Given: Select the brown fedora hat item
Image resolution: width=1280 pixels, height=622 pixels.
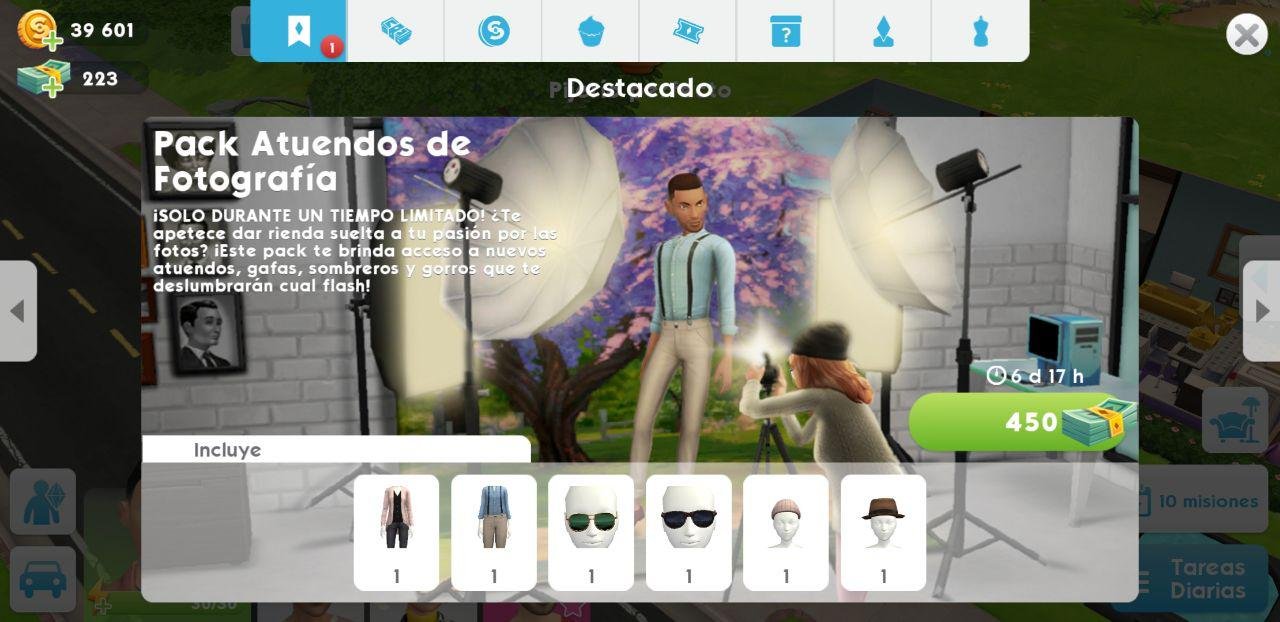Looking at the screenshot, I should coord(883,532).
